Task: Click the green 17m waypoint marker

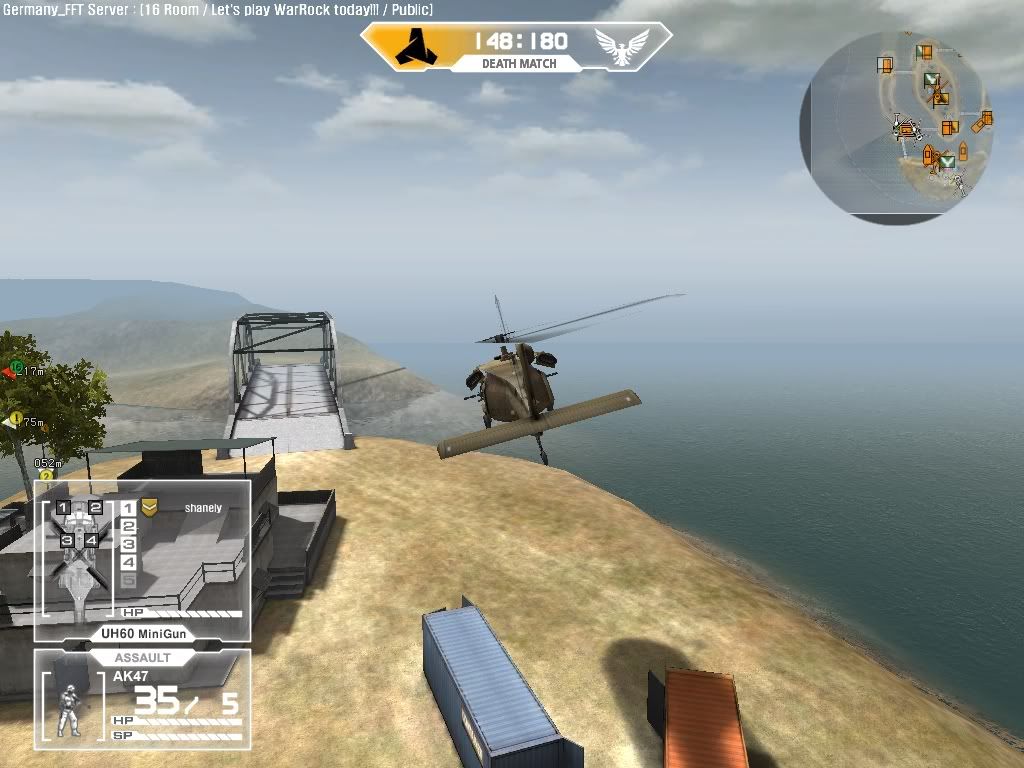Action: (16, 368)
